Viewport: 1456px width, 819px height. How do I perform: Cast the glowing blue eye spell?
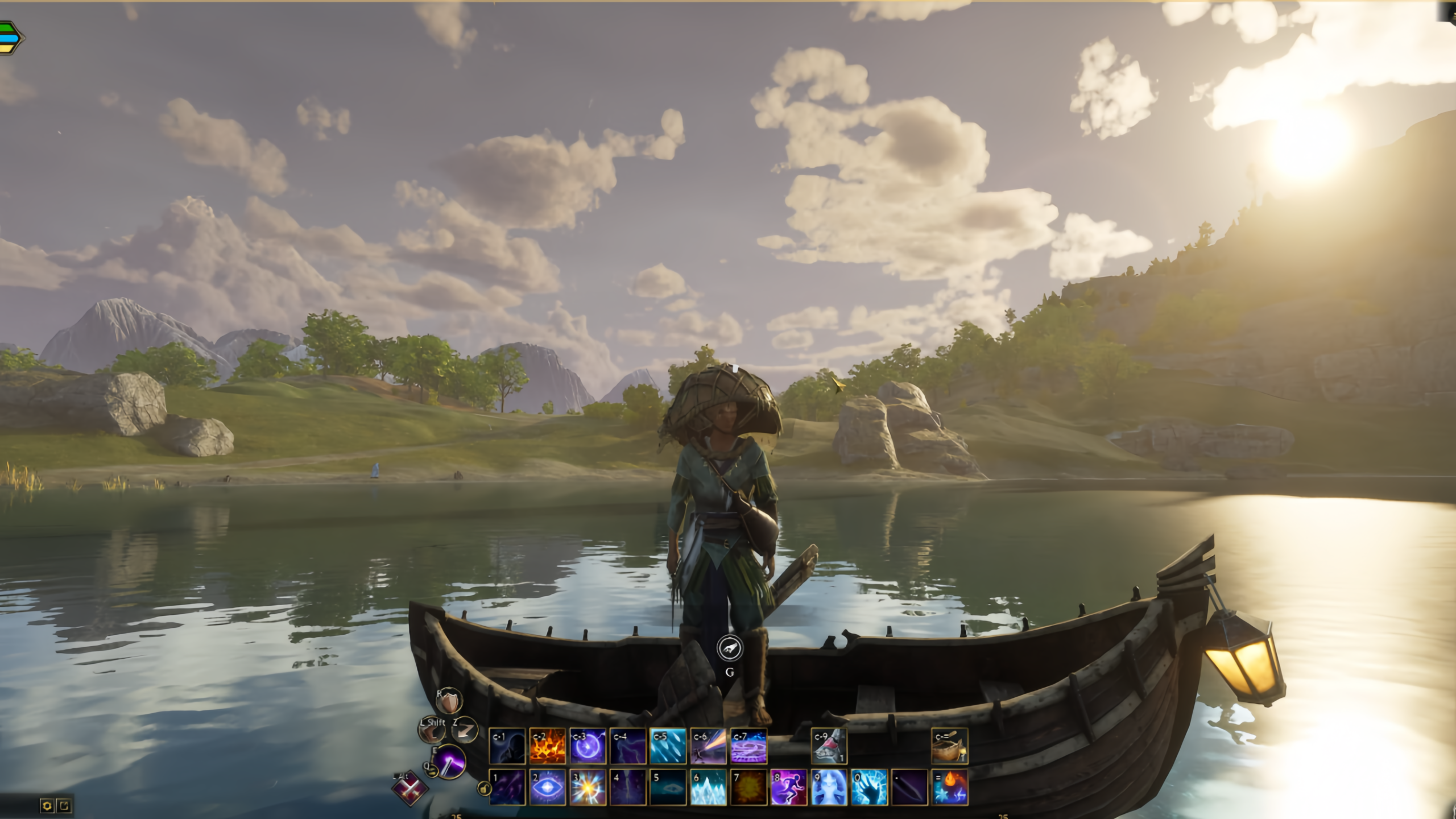tap(547, 787)
